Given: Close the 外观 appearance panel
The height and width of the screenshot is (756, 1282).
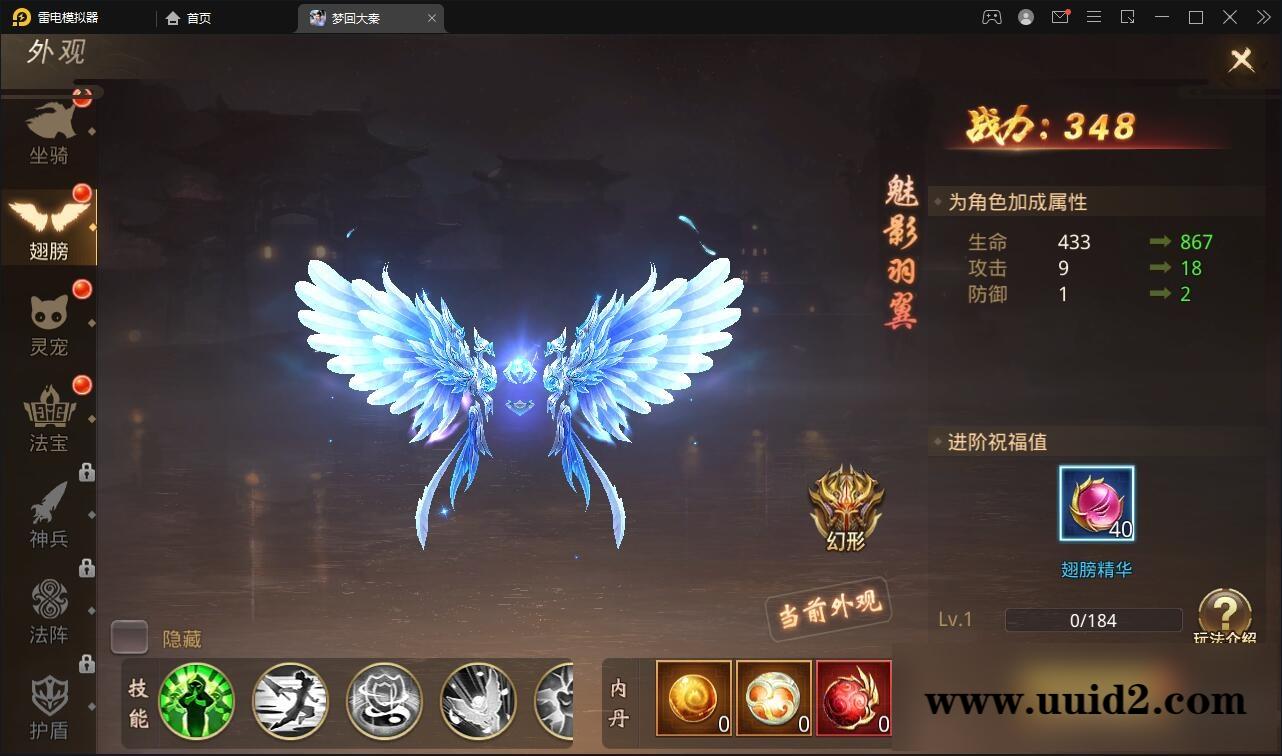Looking at the screenshot, I should pyautogui.click(x=1241, y=60).
